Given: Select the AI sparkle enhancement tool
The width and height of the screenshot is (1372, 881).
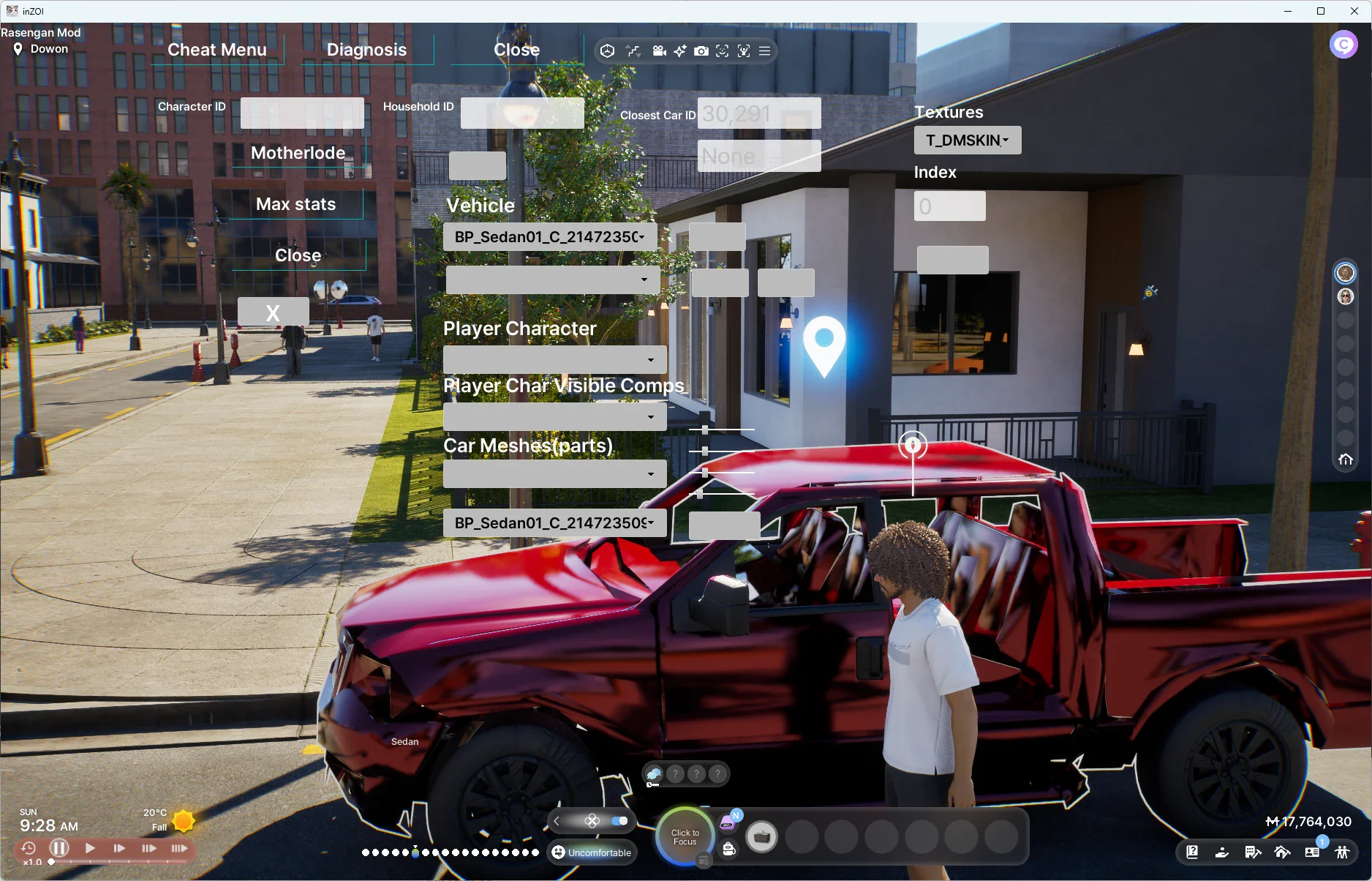Looking at the screenshot, I should coord(680,51).
